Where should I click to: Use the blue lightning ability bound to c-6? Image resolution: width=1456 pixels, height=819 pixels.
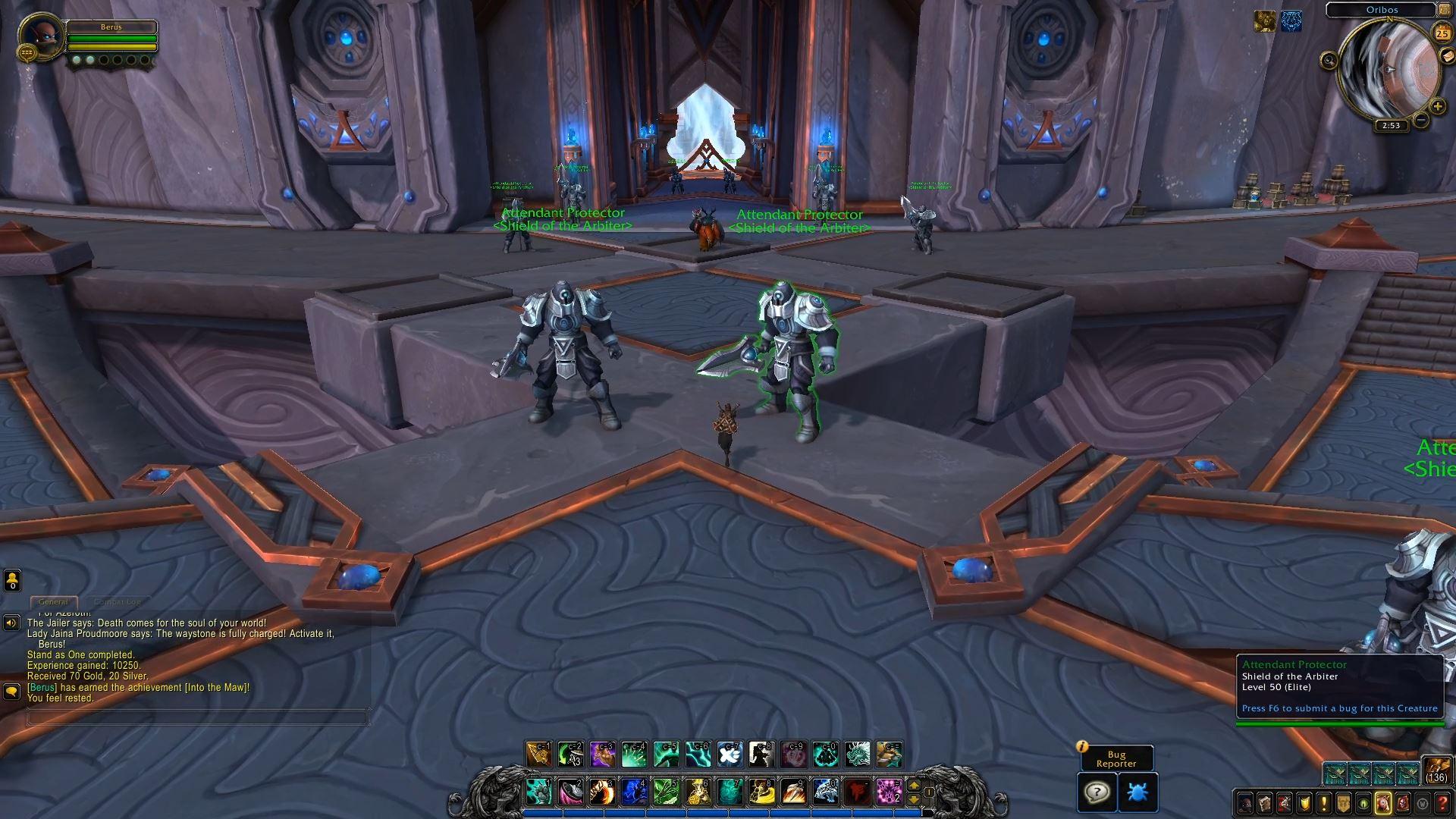click(x=698, y=755)
